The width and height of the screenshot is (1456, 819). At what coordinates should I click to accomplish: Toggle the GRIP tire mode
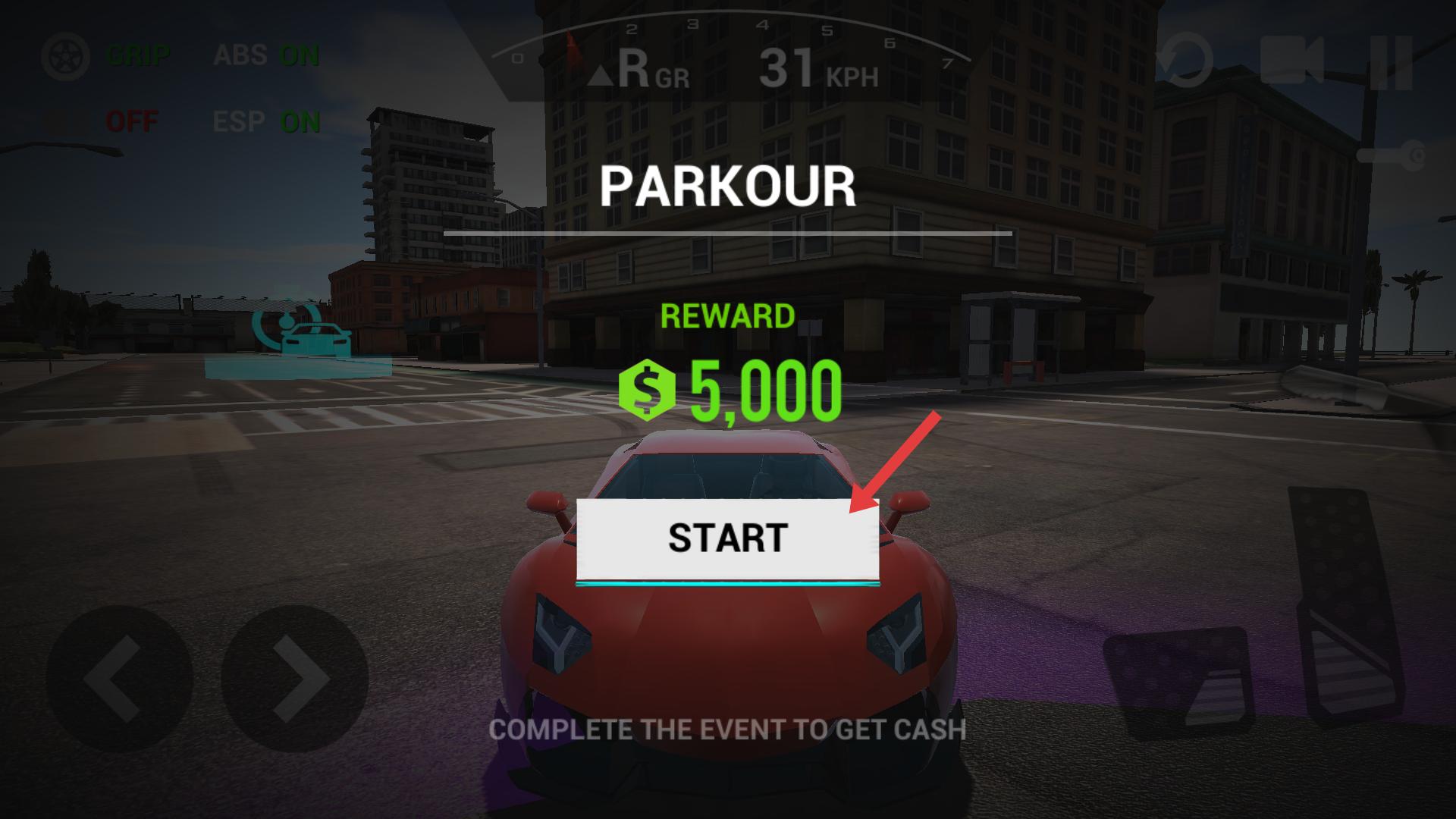[106, 56]
